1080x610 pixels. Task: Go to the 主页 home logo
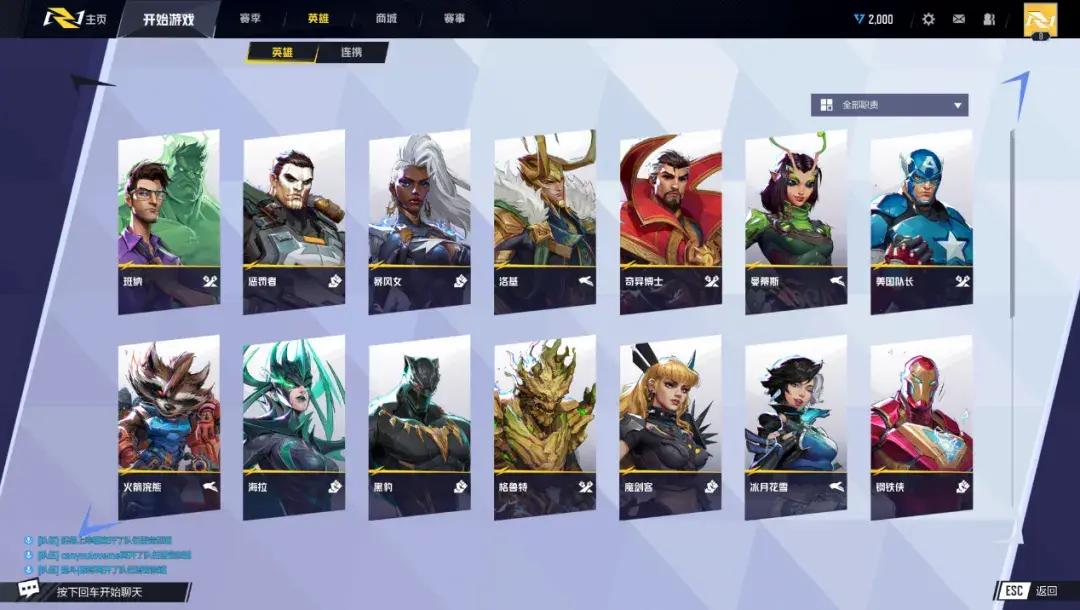coord(75,19)
